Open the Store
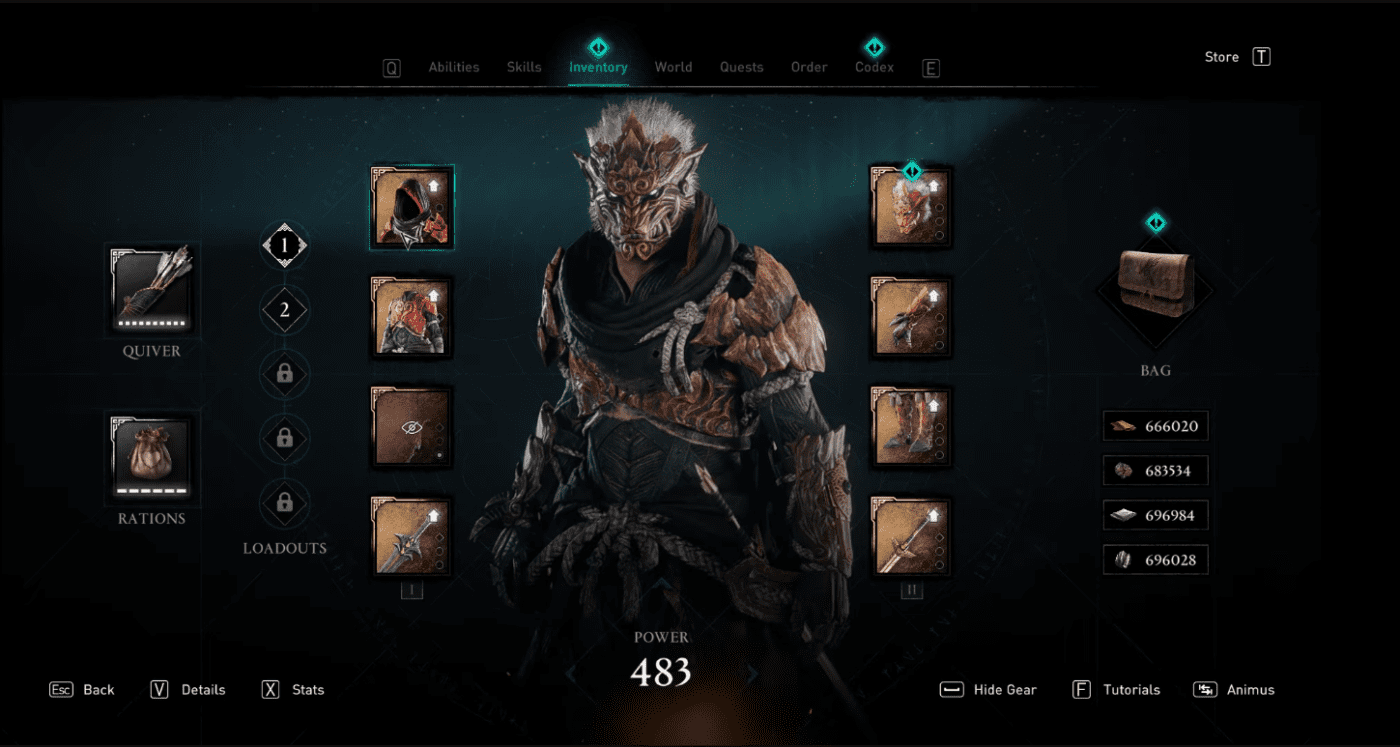This screenshot has height=747, width=1400. point(1221,56)
